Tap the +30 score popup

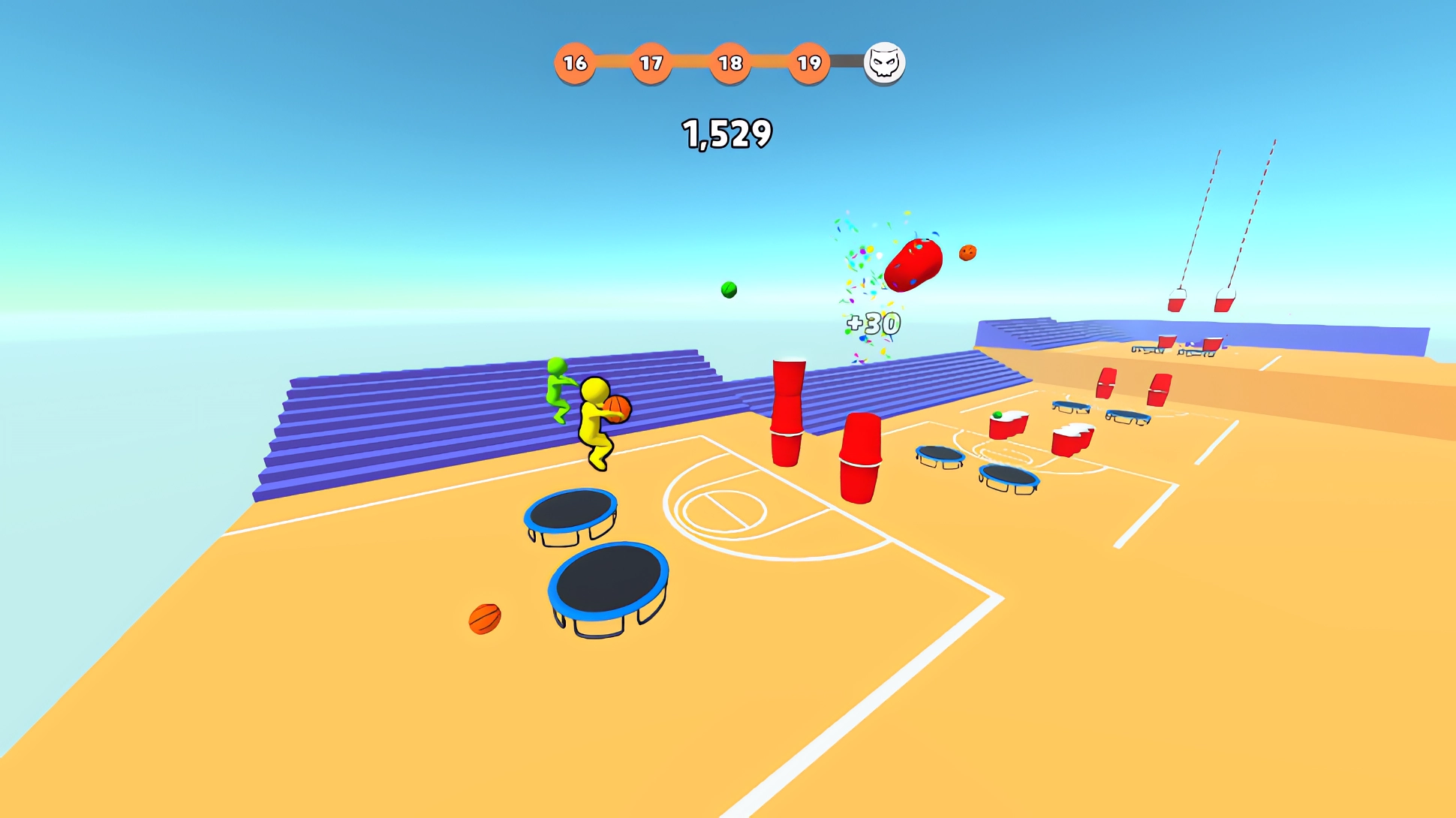click(x=872, y=323)
